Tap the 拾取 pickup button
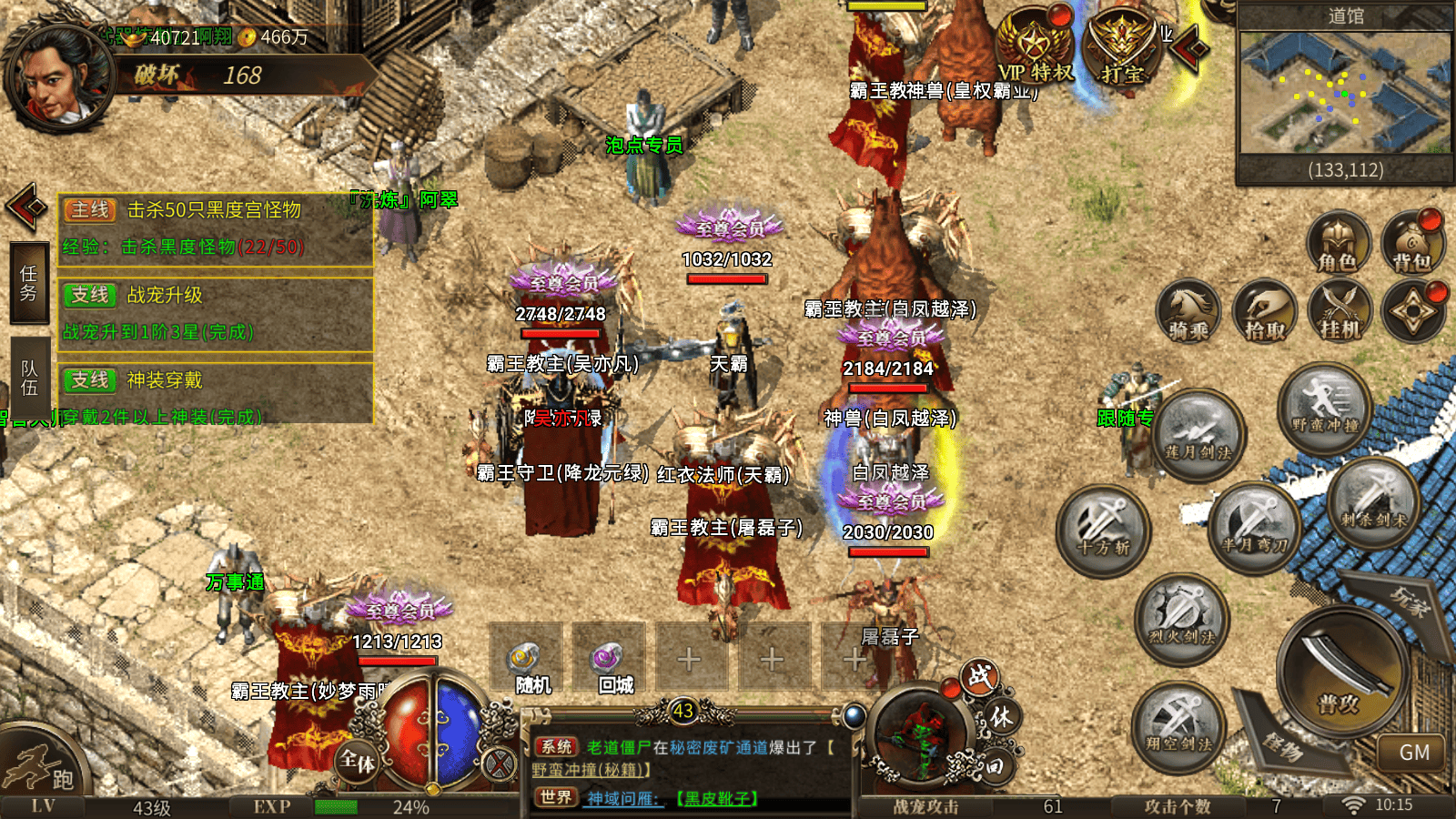The height and width of the screenshot is (819, 1456). click(x=1264, y=311)
